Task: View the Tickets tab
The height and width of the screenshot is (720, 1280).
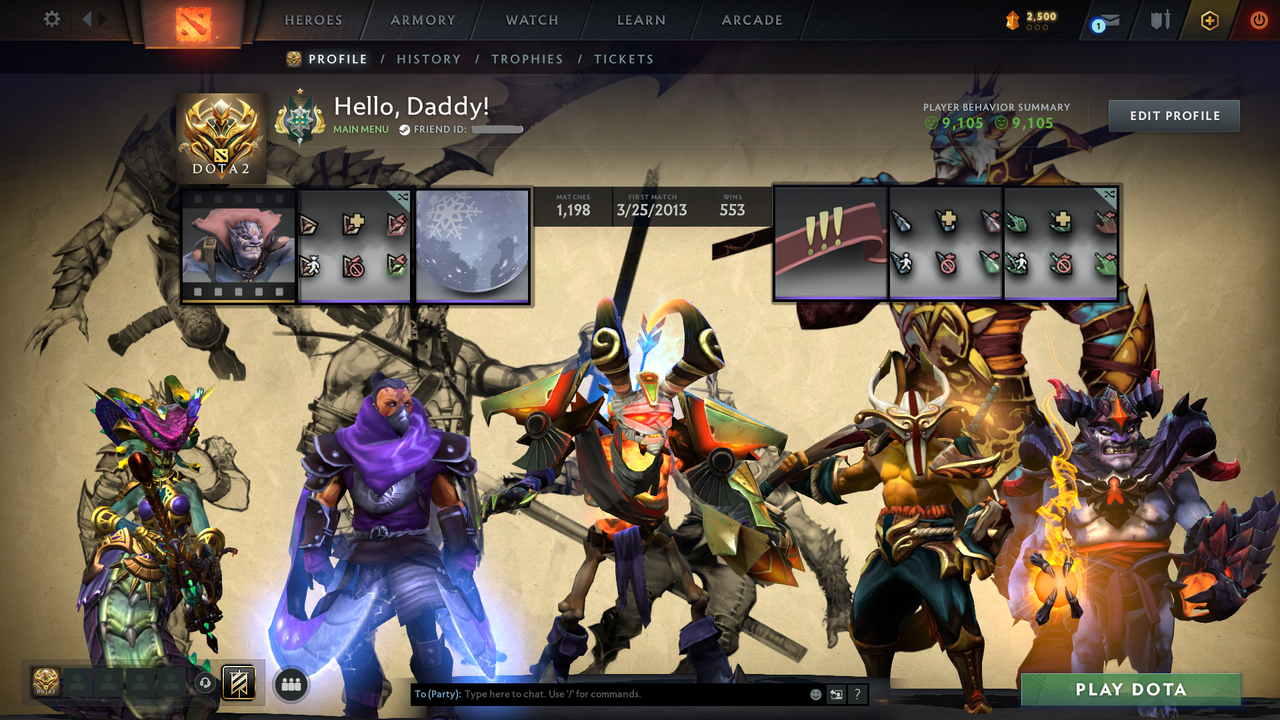Action: (624, 59)
